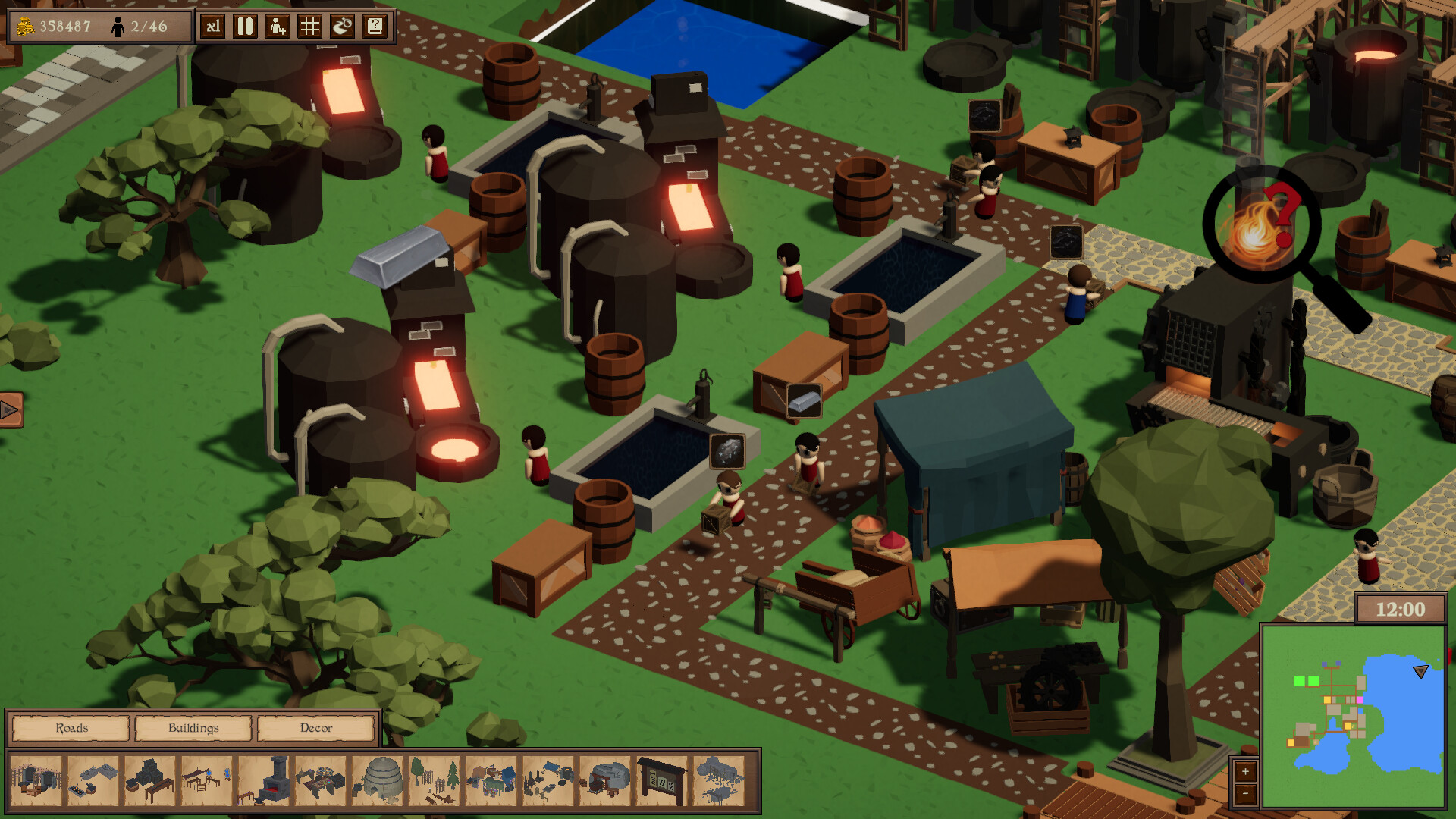Image resolution: width=1456 pixels, height=819 pixels.
Task: Expand the left side panel arrow
Action: 8,411
